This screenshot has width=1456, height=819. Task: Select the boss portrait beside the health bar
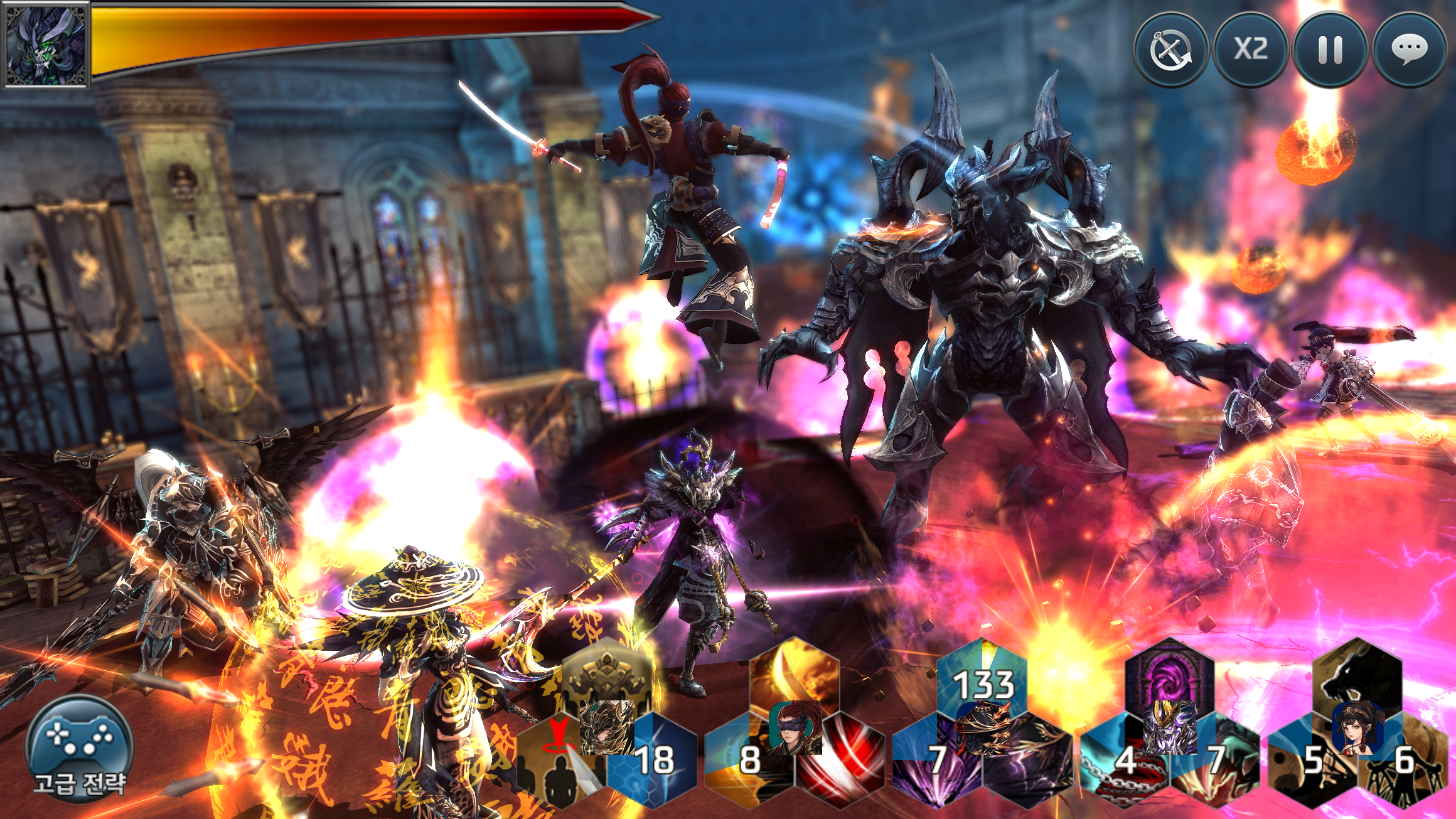click(45, 44)
